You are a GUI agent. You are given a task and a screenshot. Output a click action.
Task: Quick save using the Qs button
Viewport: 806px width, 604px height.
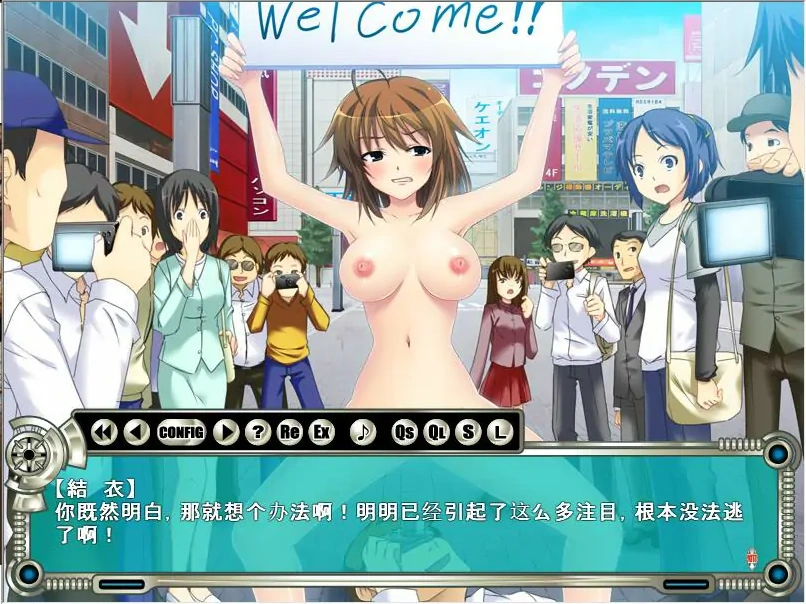(404, 432)
